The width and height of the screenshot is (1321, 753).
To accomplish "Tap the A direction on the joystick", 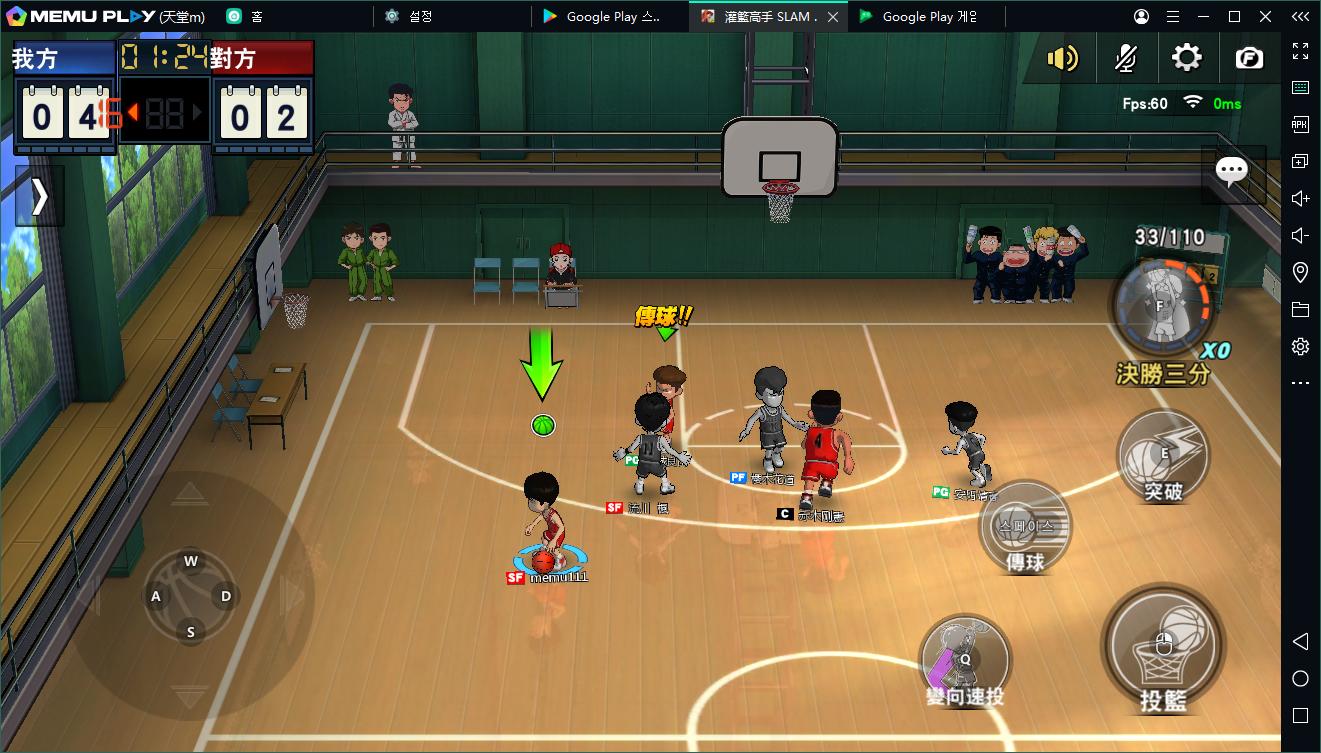I will pos(156,597).
